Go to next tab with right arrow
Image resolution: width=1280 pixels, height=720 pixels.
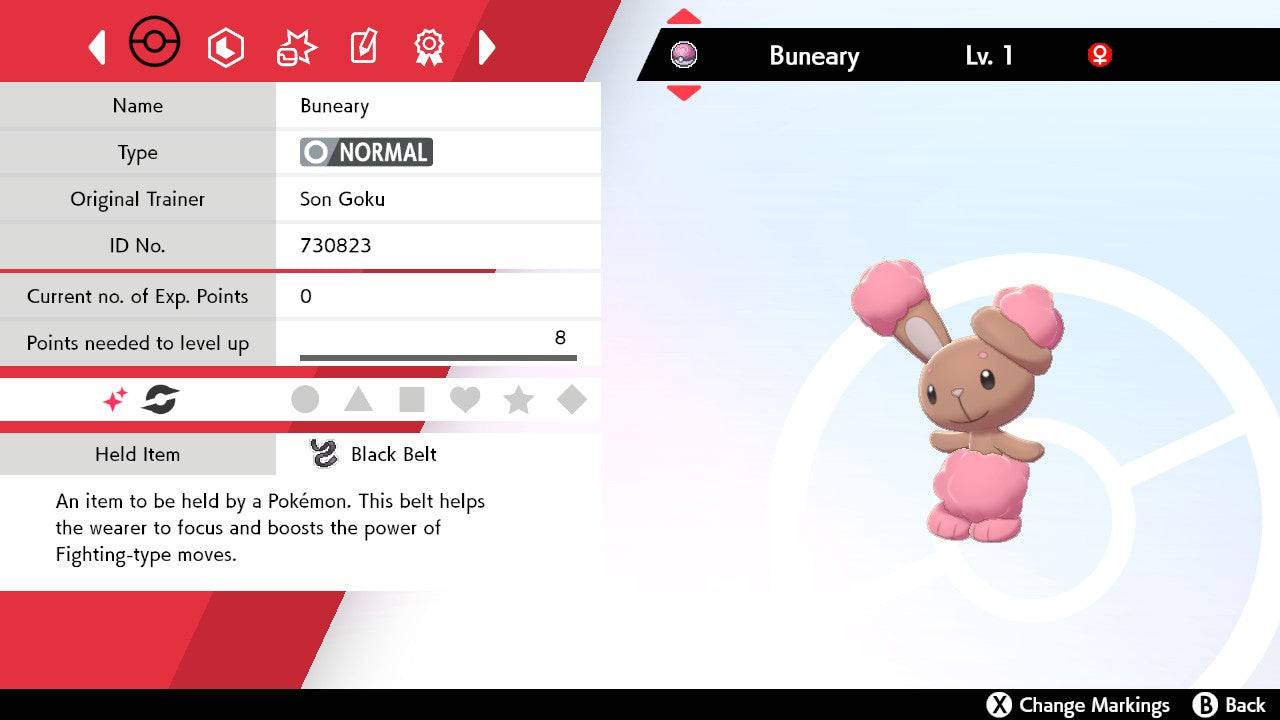click(x=487, y=47)
